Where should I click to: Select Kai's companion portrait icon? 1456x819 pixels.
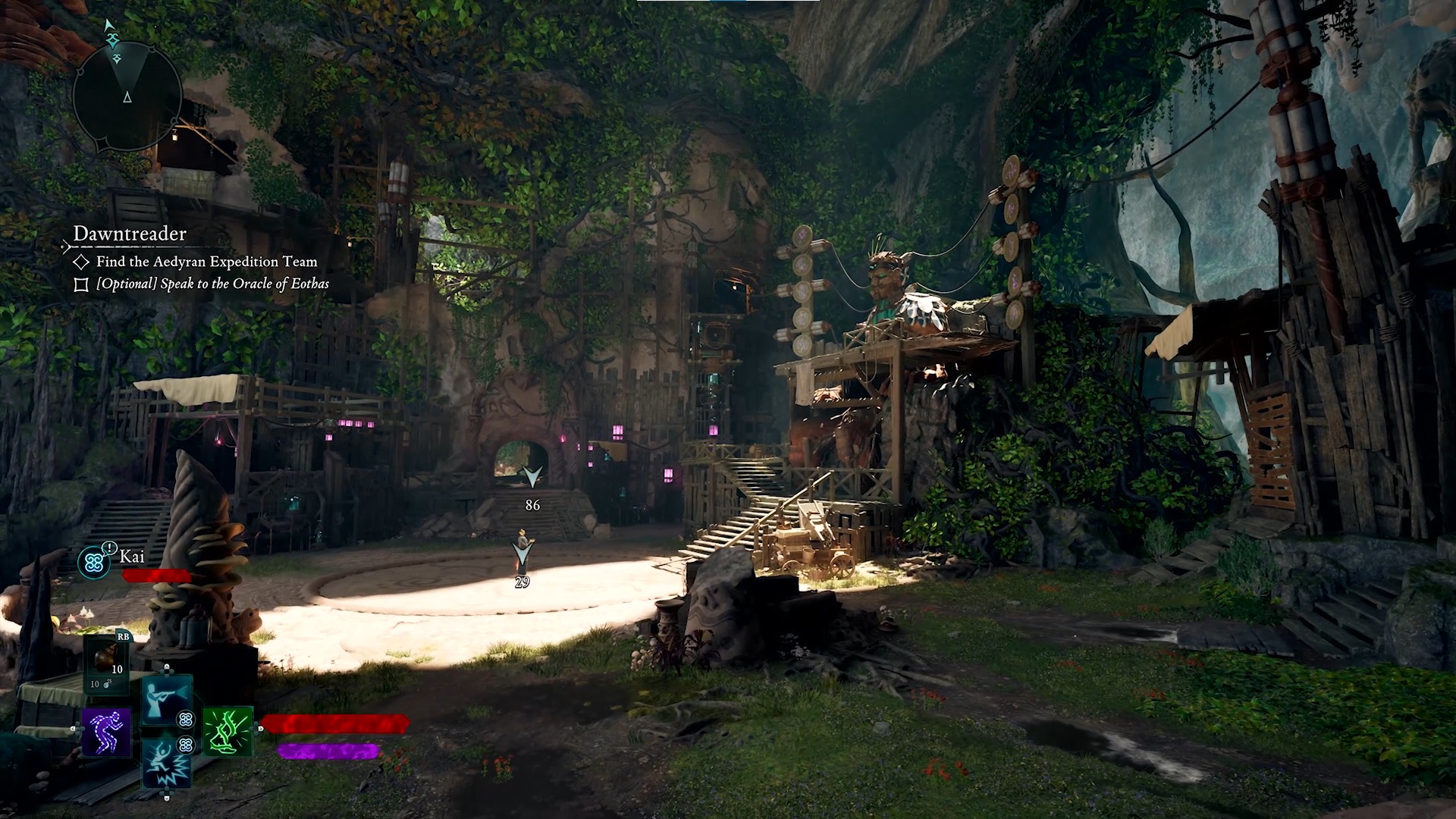coord(94,562)
